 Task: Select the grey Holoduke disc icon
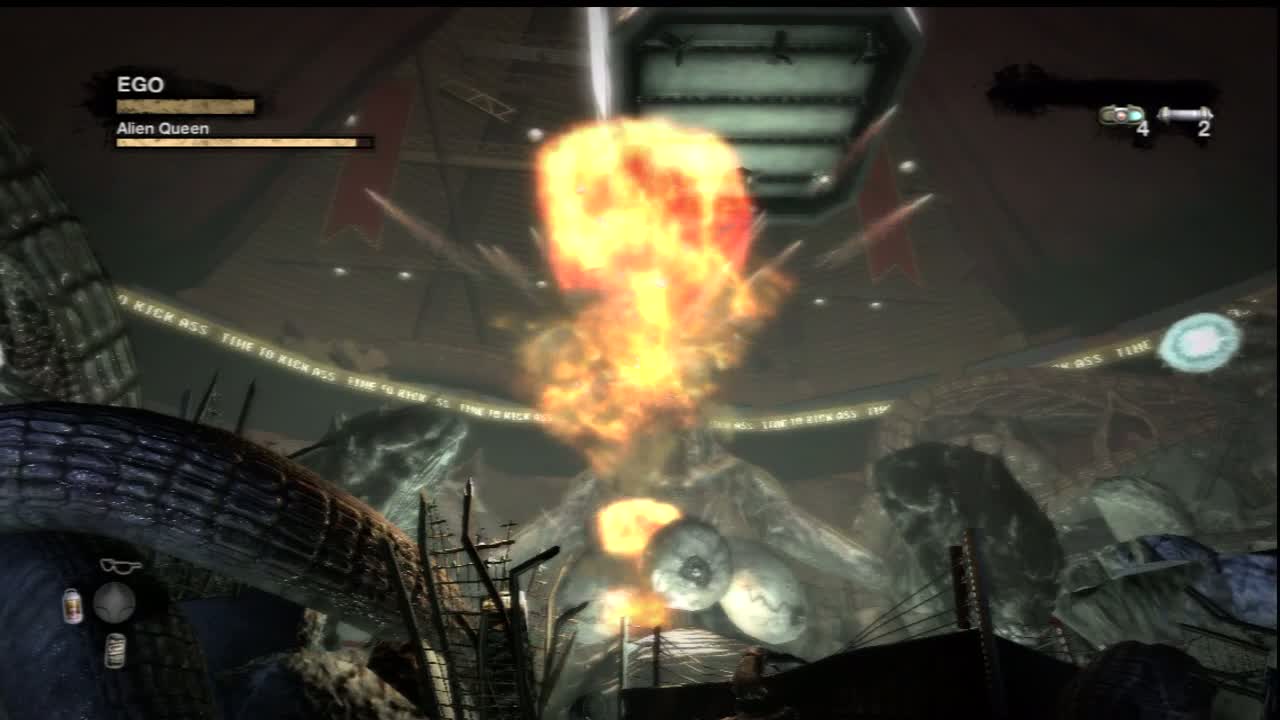click(x=114, y=603)
